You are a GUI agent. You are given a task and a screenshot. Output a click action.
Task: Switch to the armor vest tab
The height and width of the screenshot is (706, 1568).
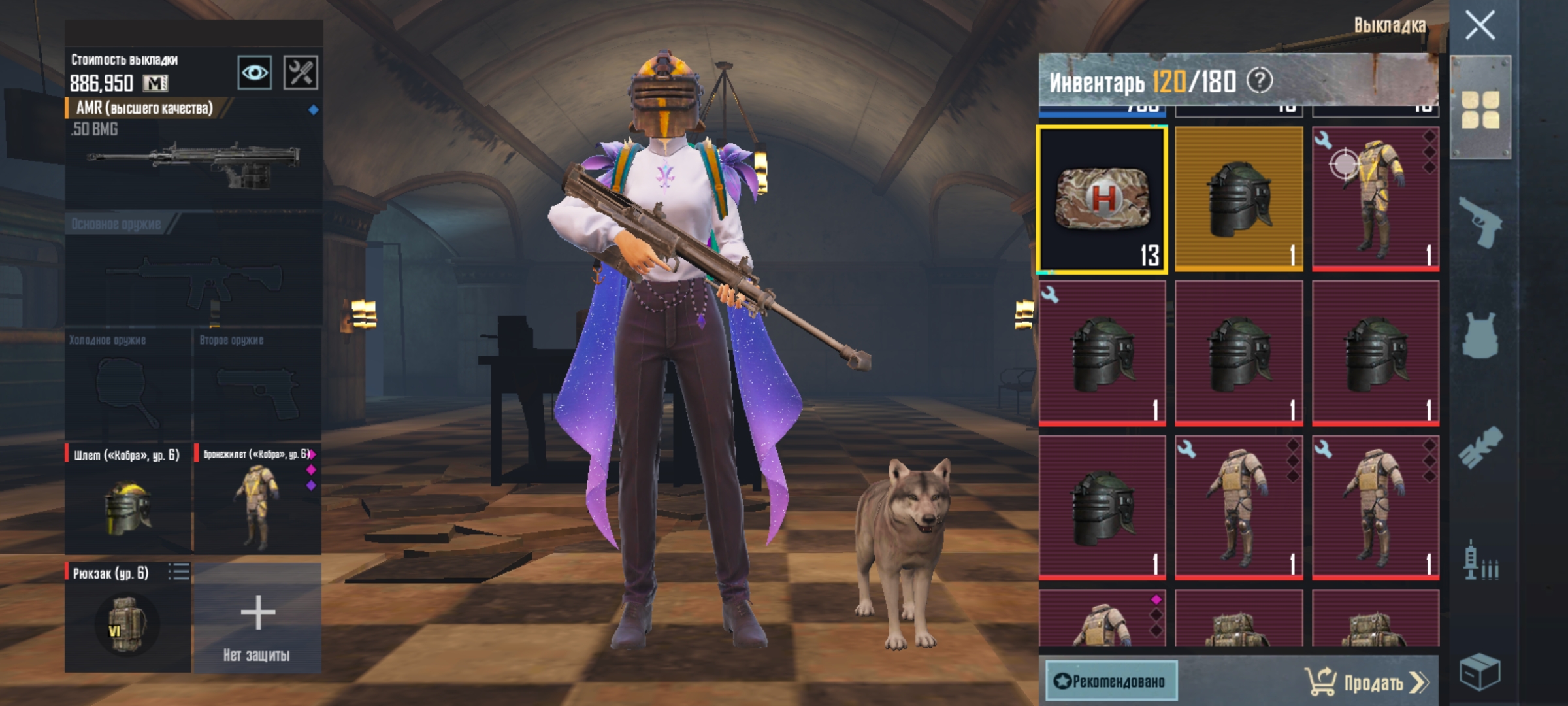pyautogui.click(x=1480, y=335)
